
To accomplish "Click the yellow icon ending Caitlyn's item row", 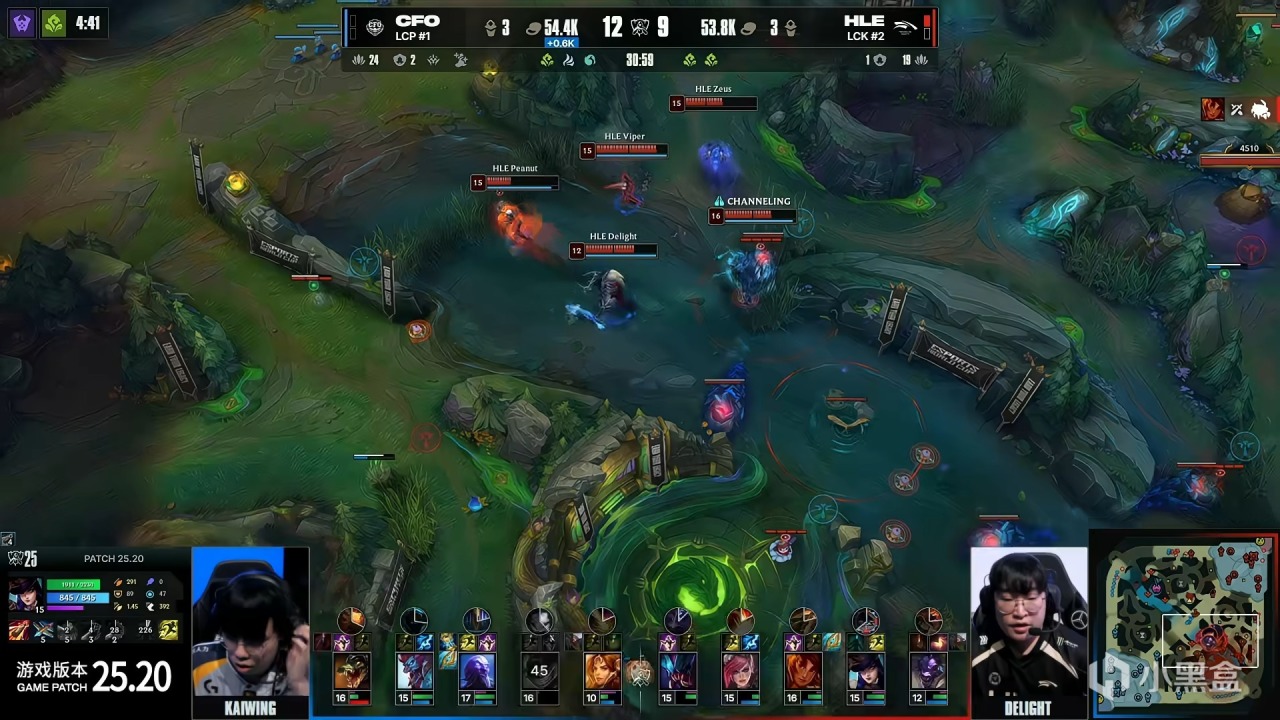I will 169,630.
